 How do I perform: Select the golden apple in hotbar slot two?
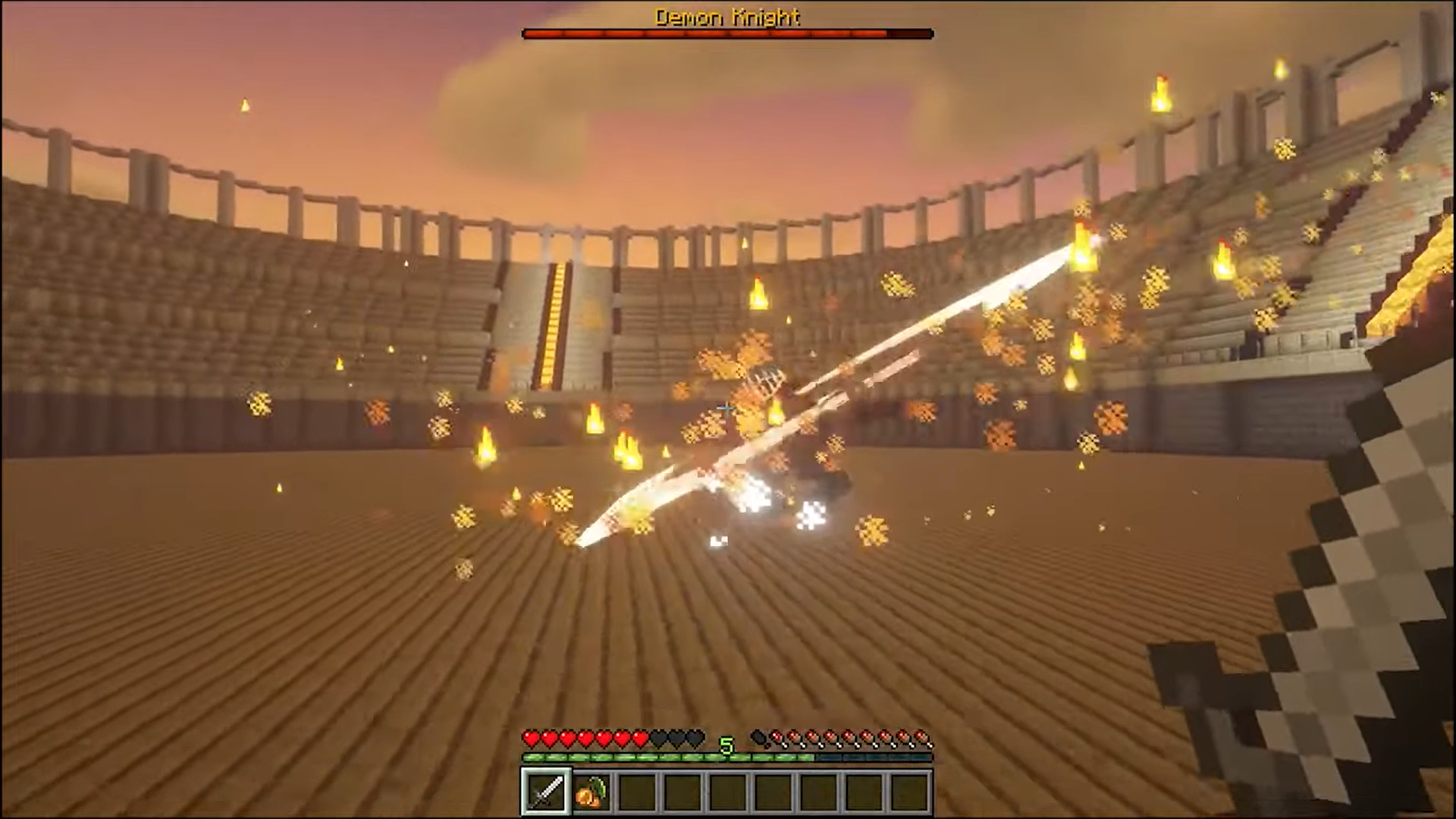593,791
